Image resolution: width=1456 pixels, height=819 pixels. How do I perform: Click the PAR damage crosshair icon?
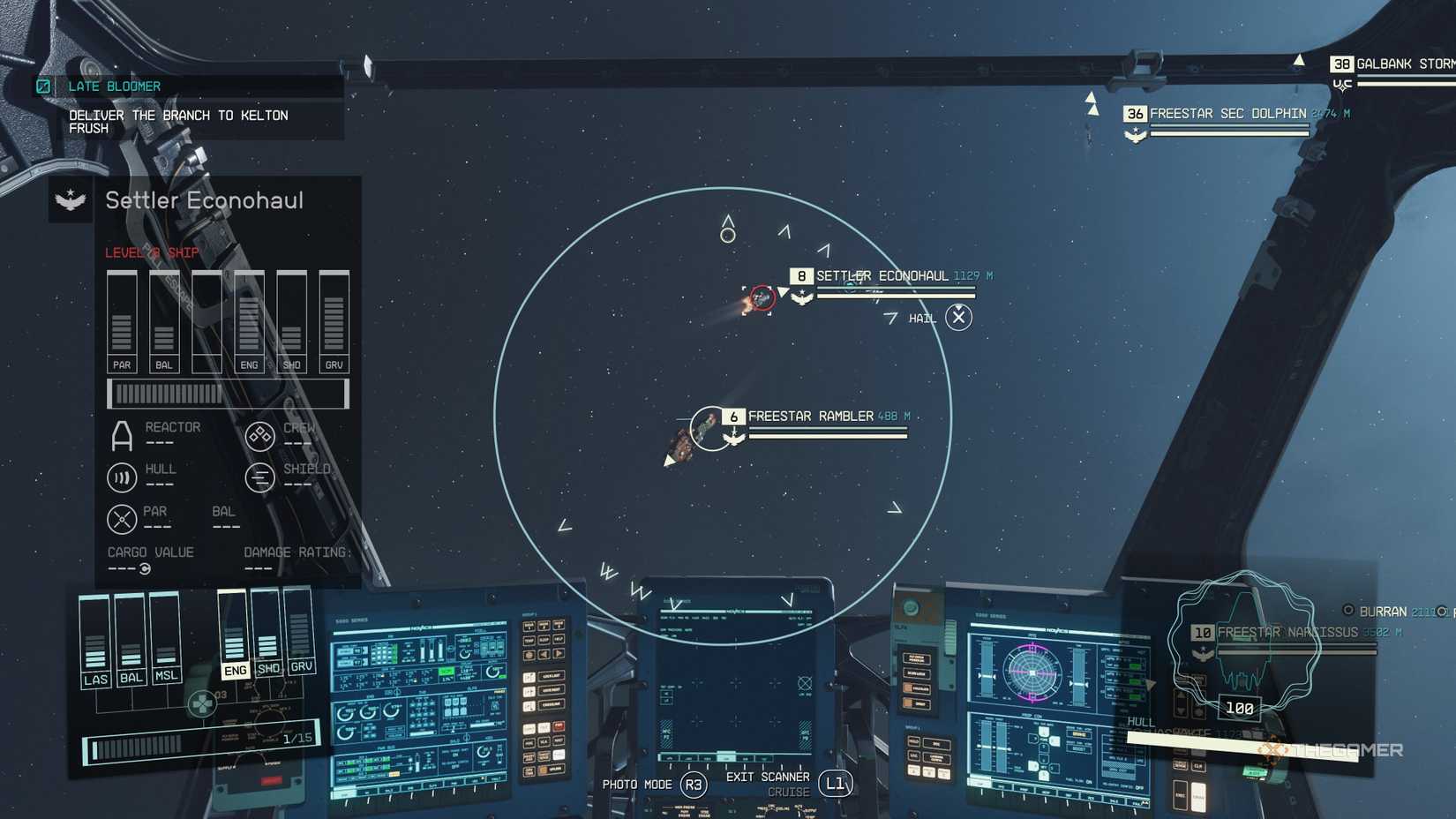pos(121,518)
